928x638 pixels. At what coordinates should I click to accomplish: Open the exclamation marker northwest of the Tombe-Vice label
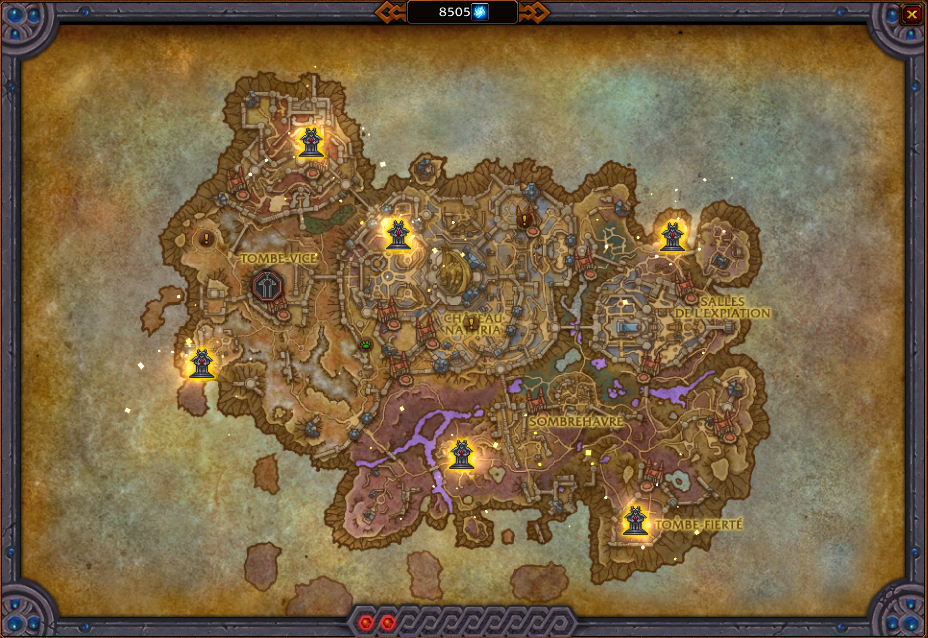pyautogui.click(x=206, y=239)
